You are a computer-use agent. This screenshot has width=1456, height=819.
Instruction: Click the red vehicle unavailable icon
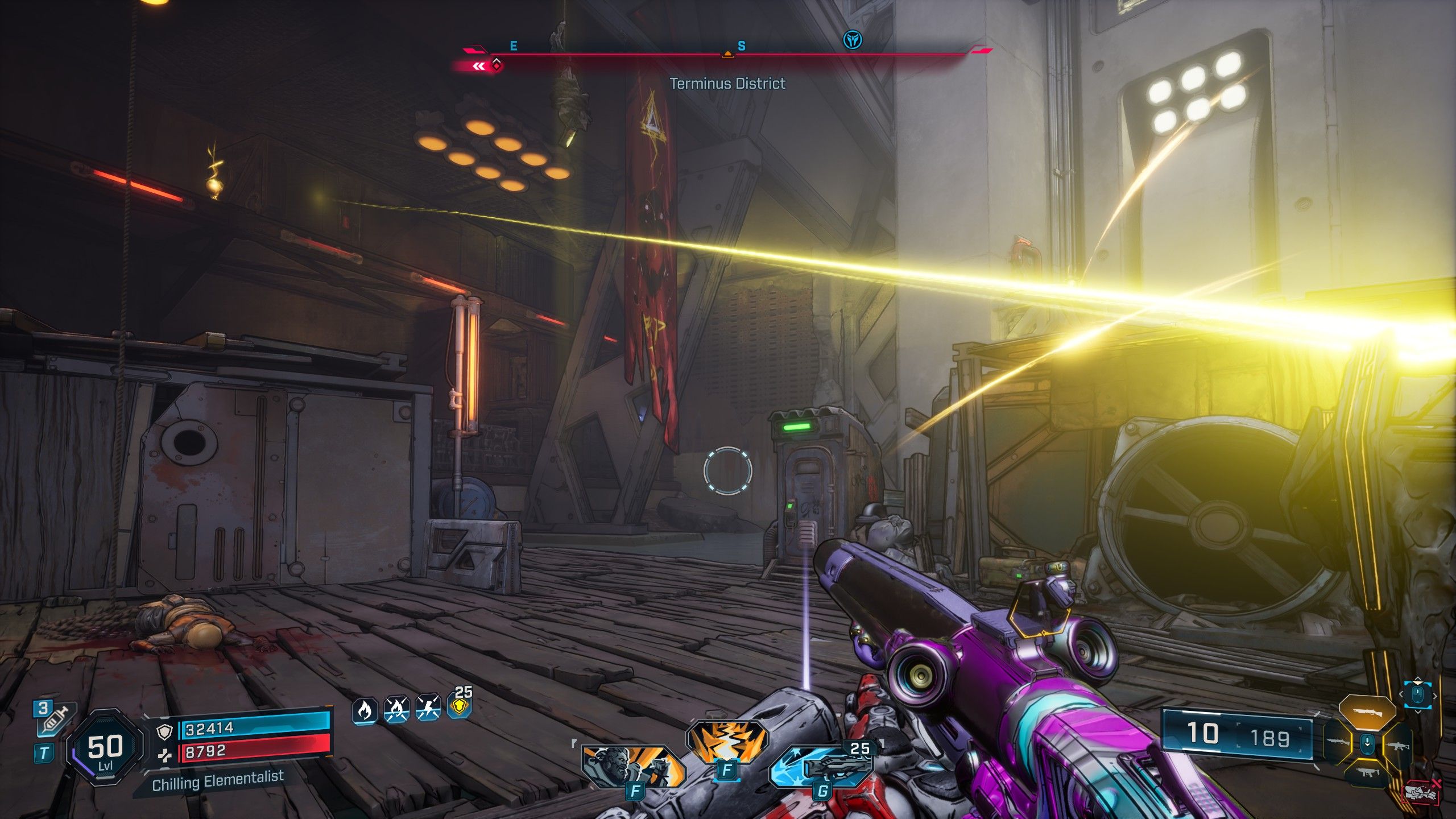[x=1420, y=792]
